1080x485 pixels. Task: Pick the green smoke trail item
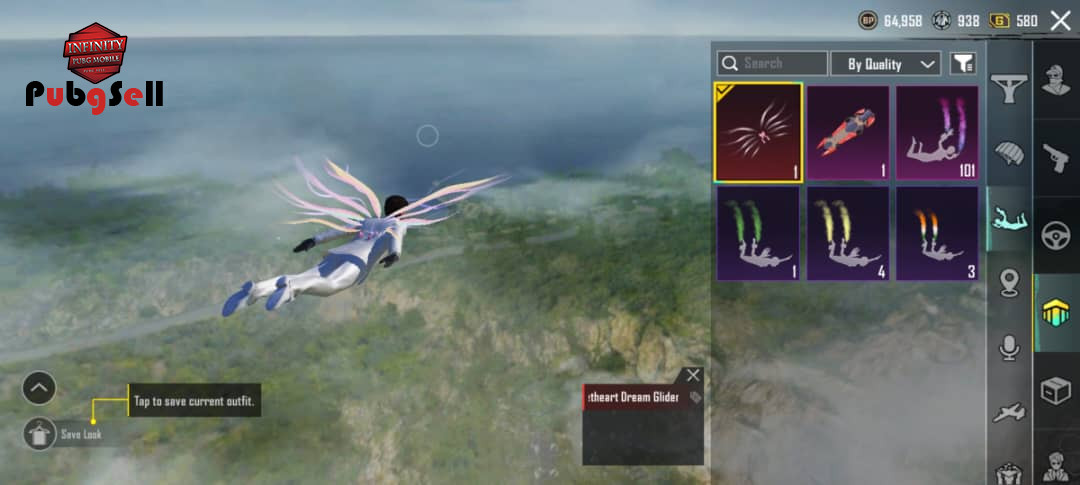758,233
